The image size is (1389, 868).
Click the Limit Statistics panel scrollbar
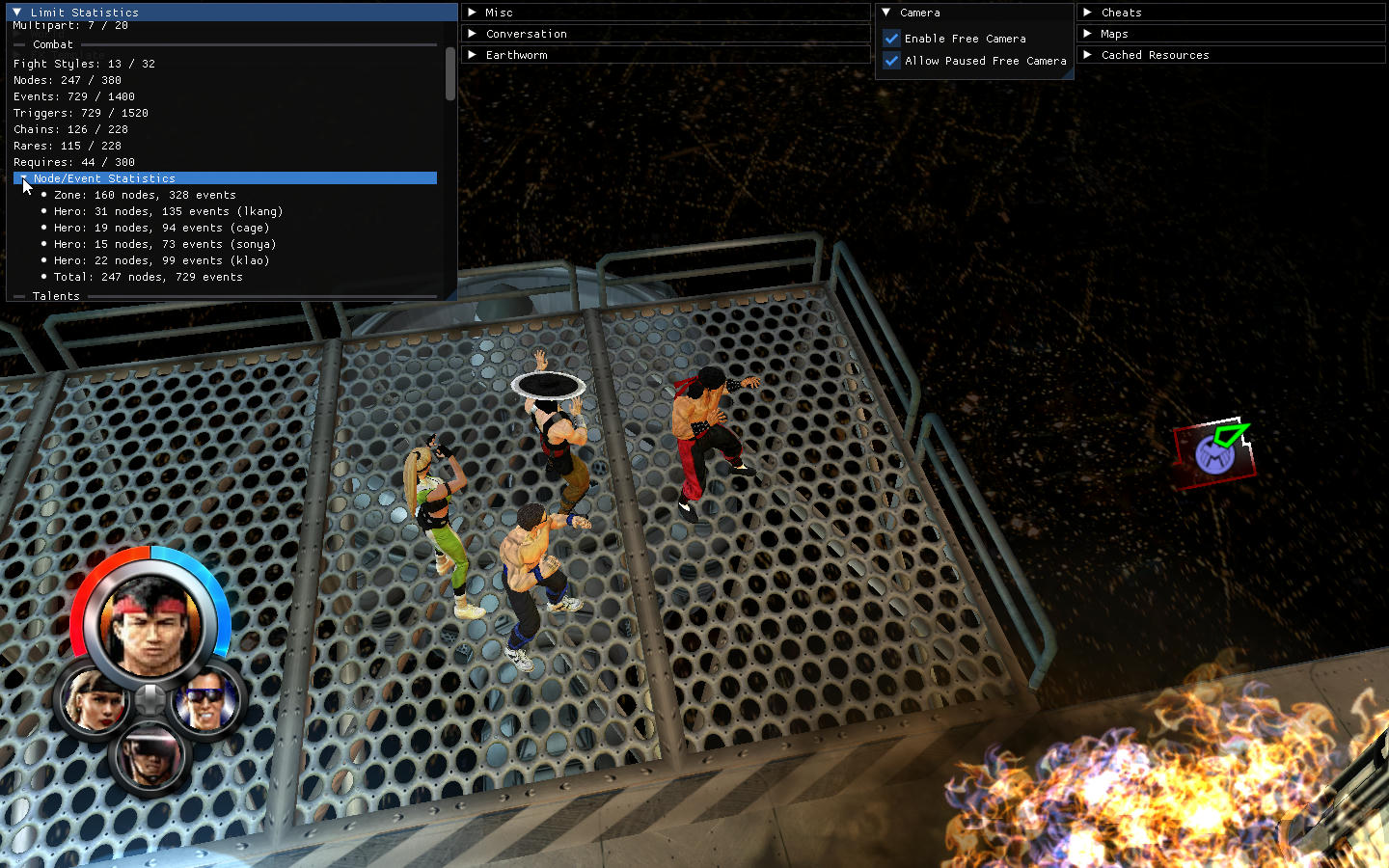tap(449, 73)
